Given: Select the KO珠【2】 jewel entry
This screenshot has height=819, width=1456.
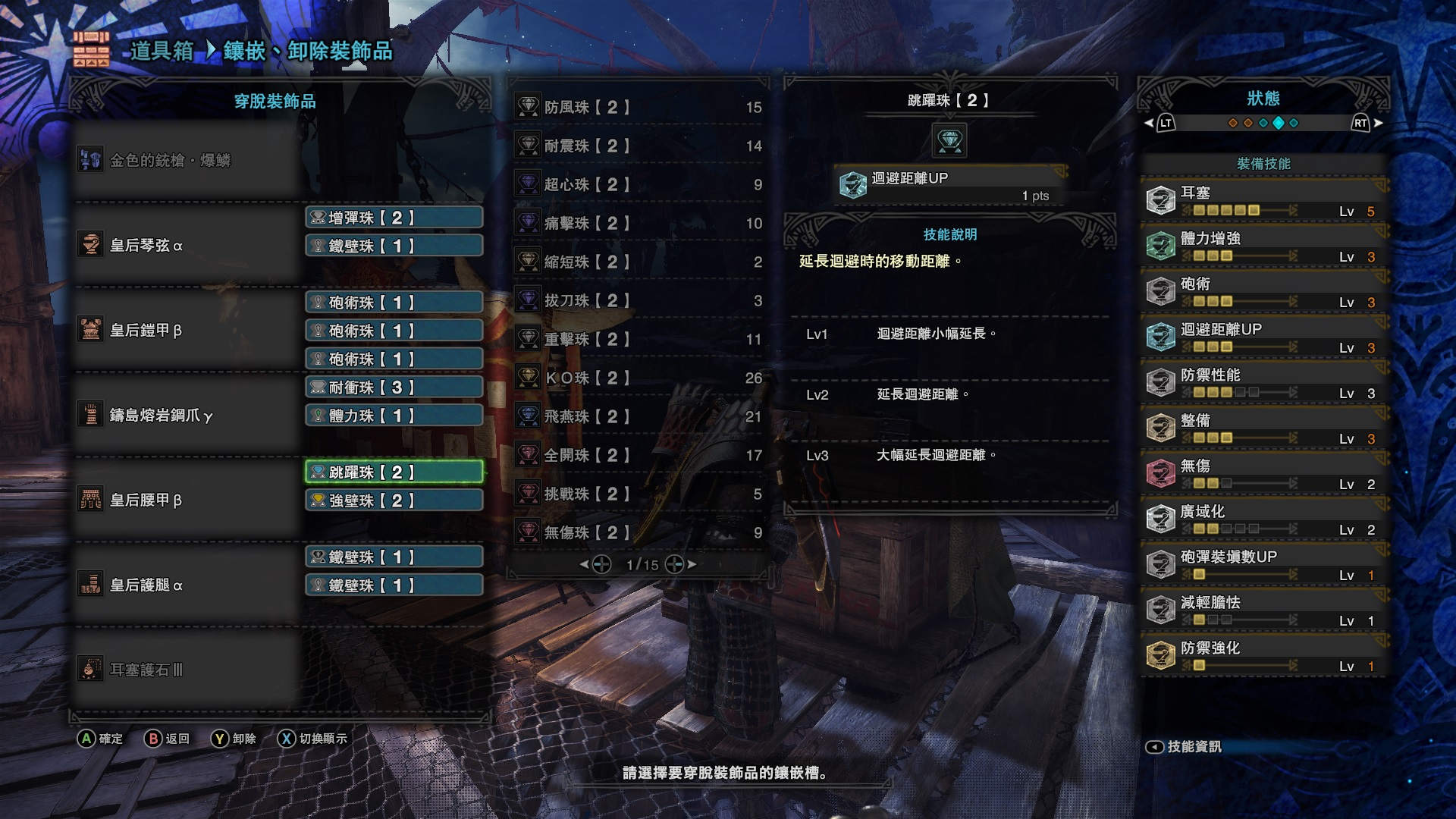Looking at the screenshot, I should (x=639, y=378).
